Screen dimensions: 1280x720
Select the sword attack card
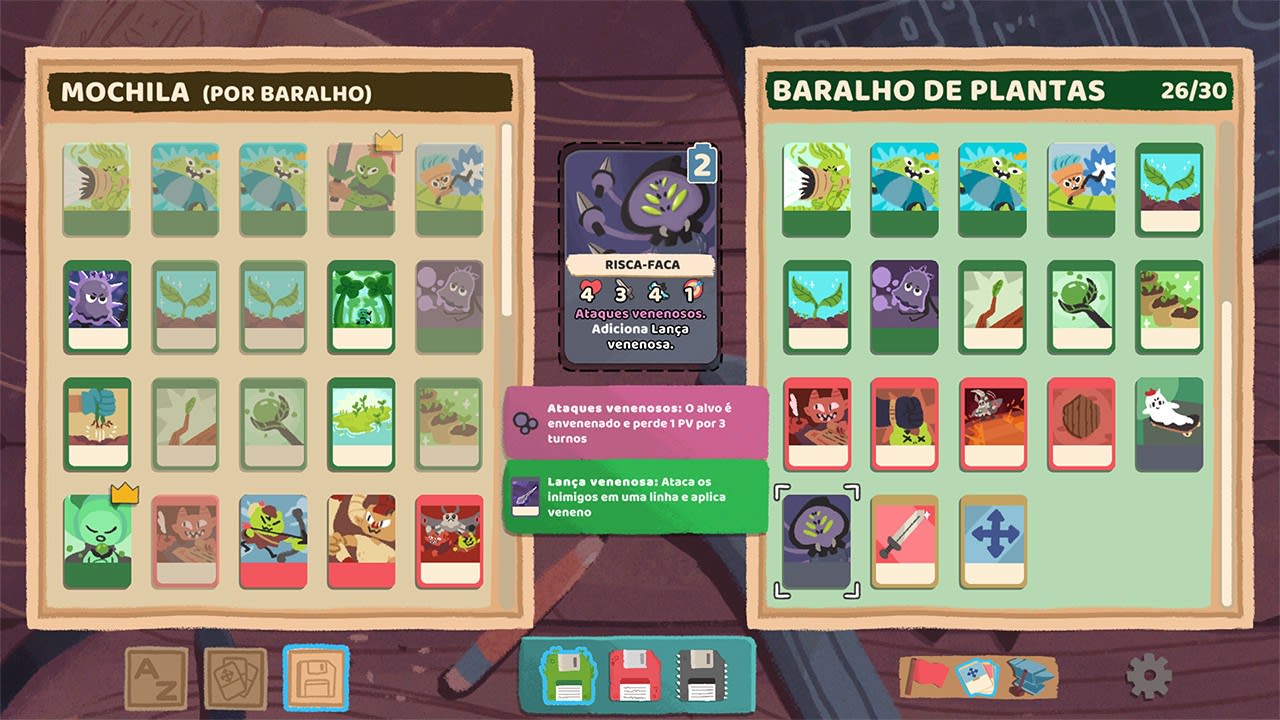pyautogui.click(x=902, y=540)
